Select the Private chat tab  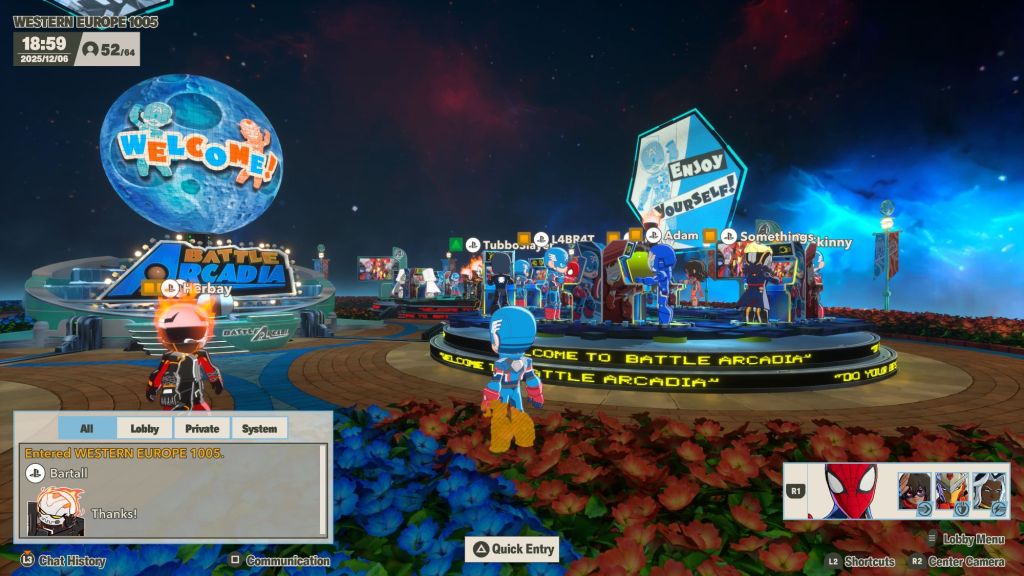coord(202,428)
